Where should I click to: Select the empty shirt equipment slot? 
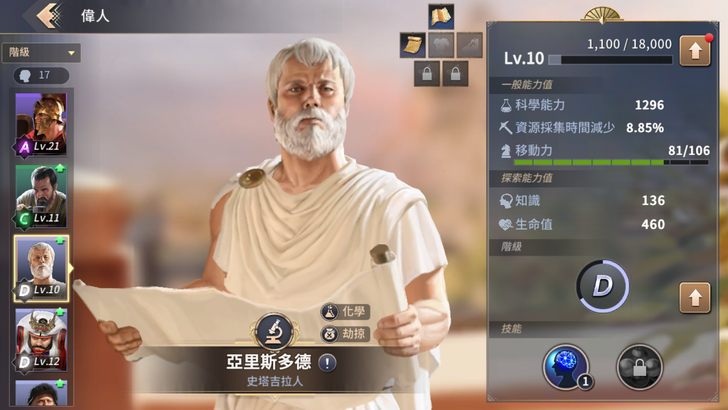tap(441, 44)
